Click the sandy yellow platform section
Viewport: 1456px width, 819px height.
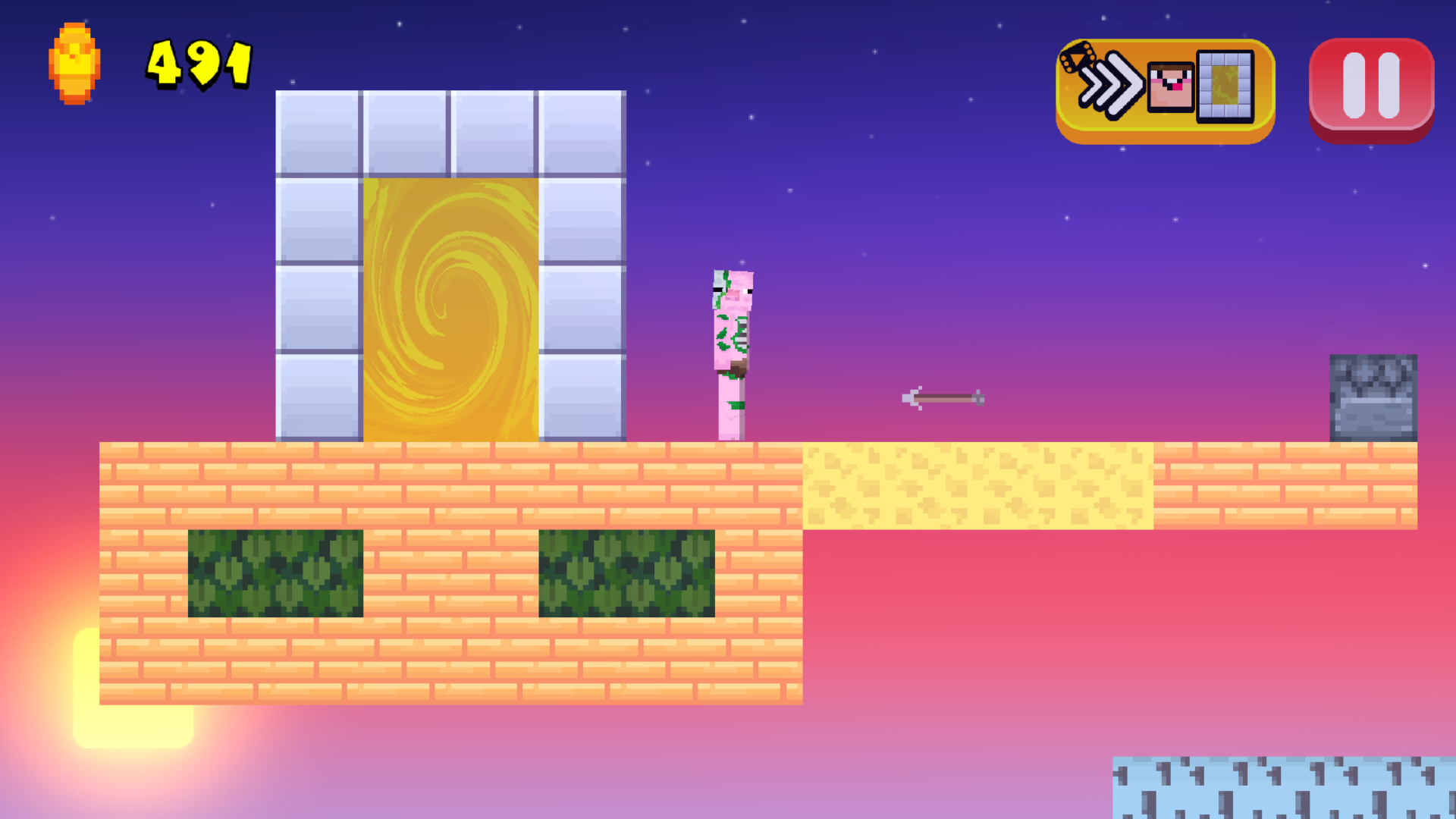click(x=978, y=485)
